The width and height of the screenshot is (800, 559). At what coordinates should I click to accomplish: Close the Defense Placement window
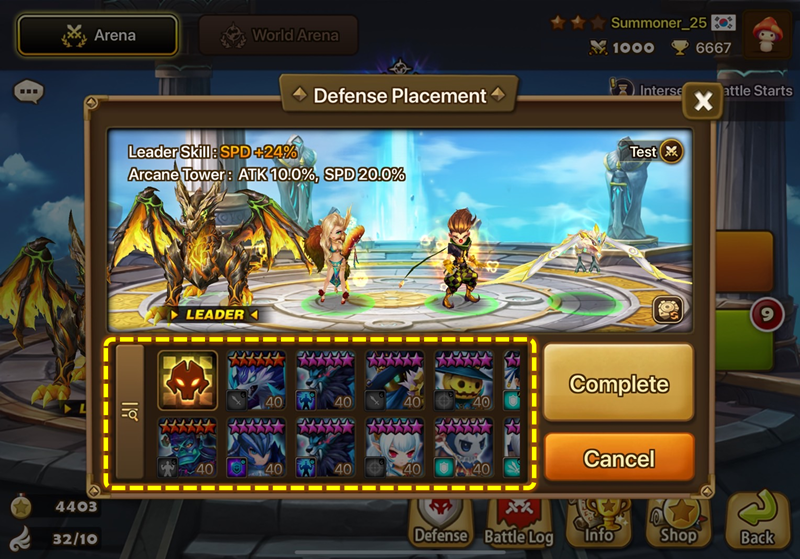click(703, 101)
